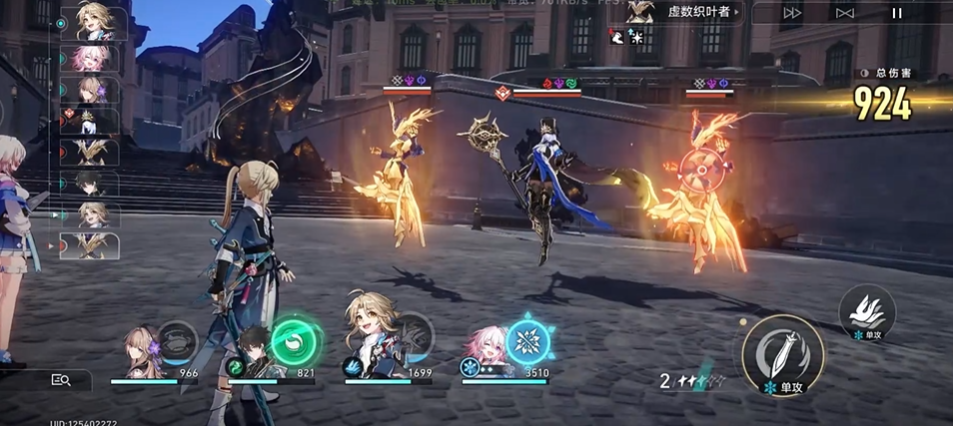Toggle auto-battle mode
The height and width of the screenshot is (426, 953).
pos(845,13)
